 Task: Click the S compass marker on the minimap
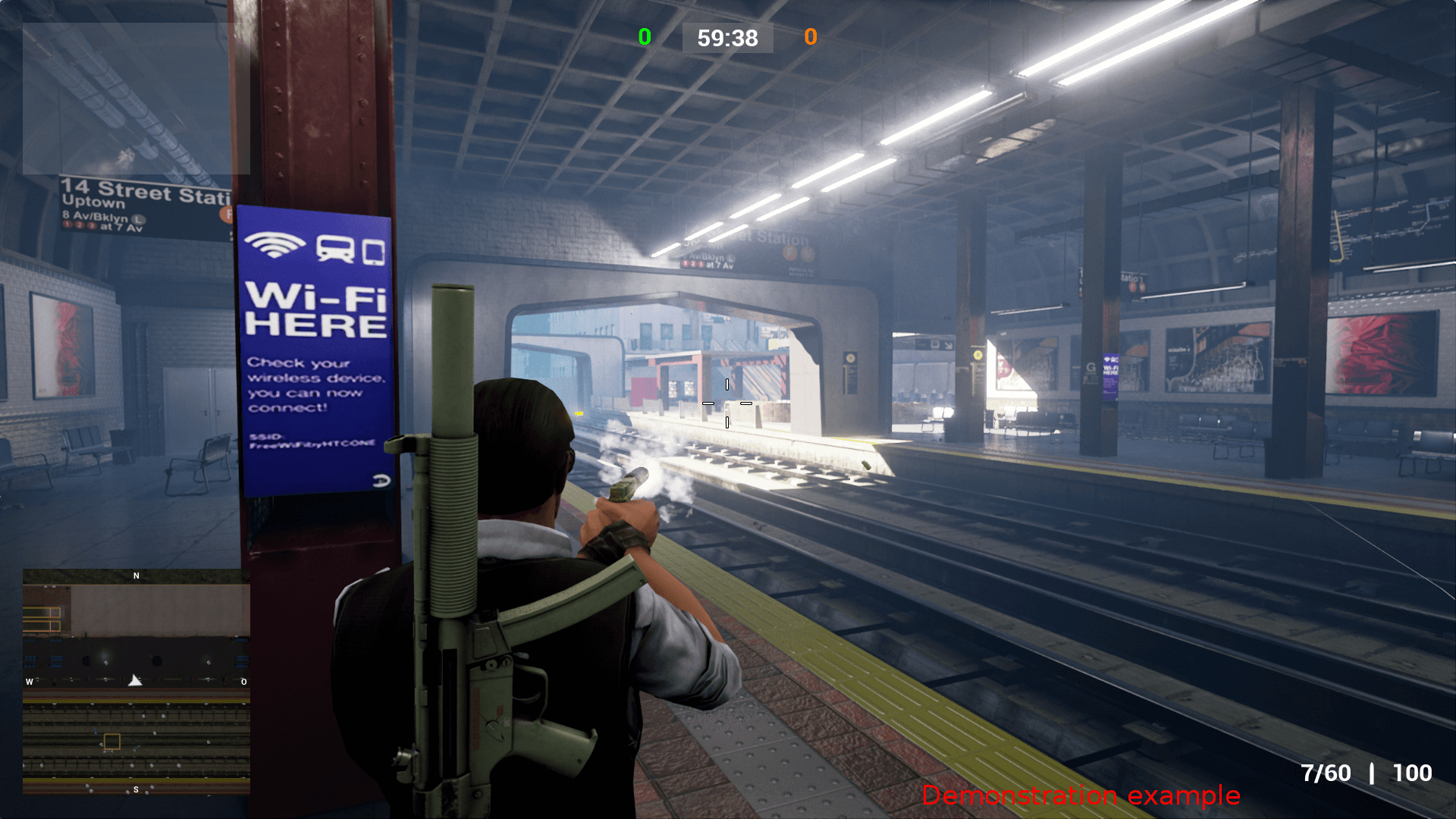[x=135, y=789]
